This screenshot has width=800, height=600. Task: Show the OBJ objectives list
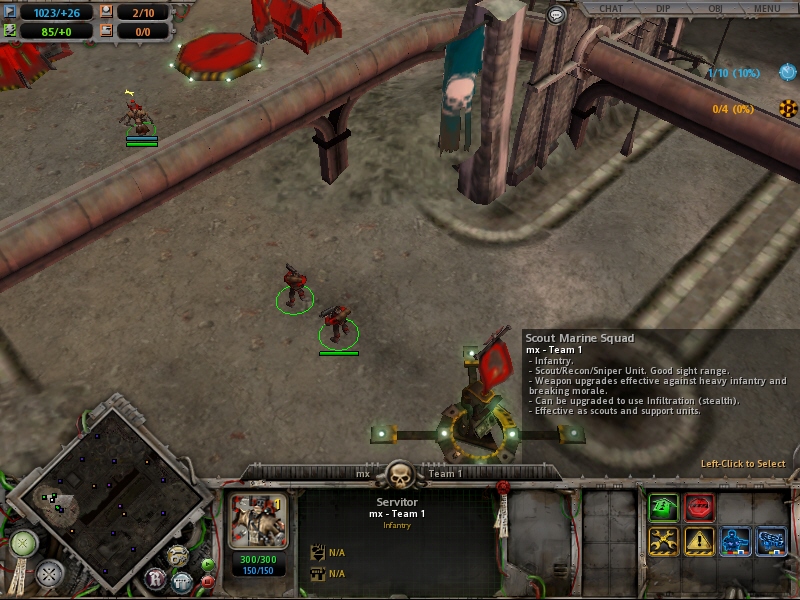[715, 9]
